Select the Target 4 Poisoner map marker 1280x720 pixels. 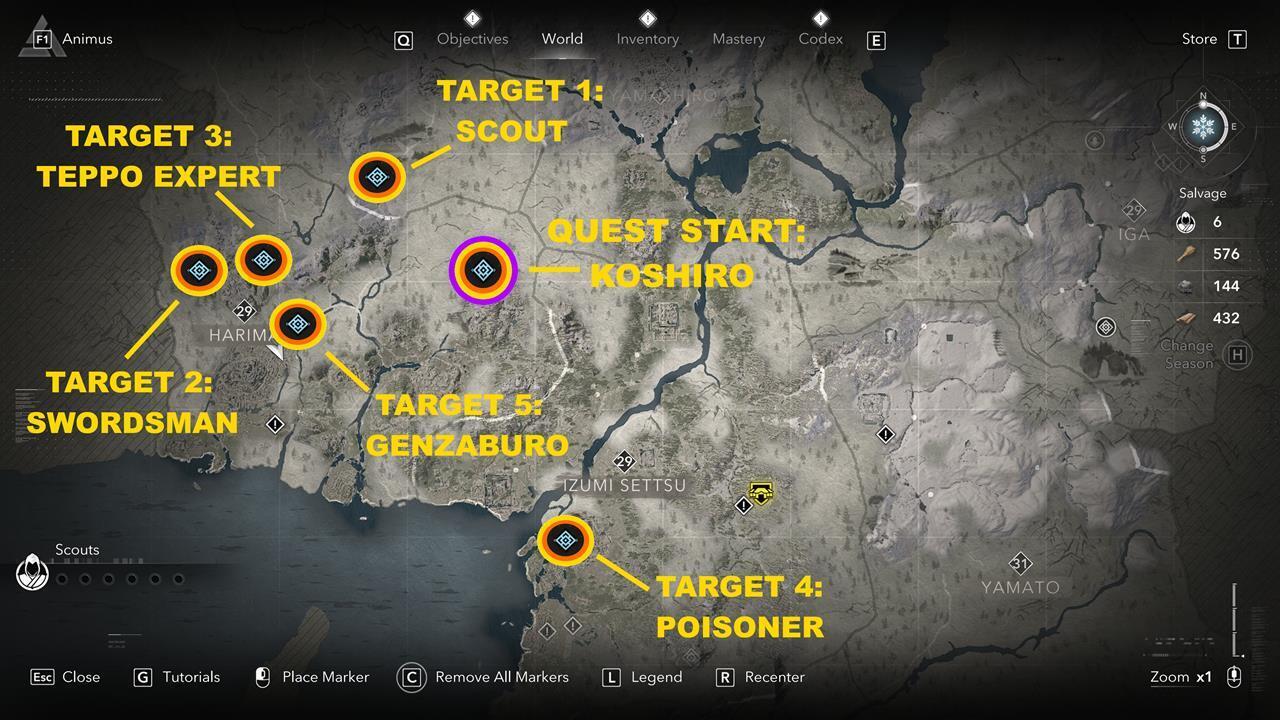point(566,540)
